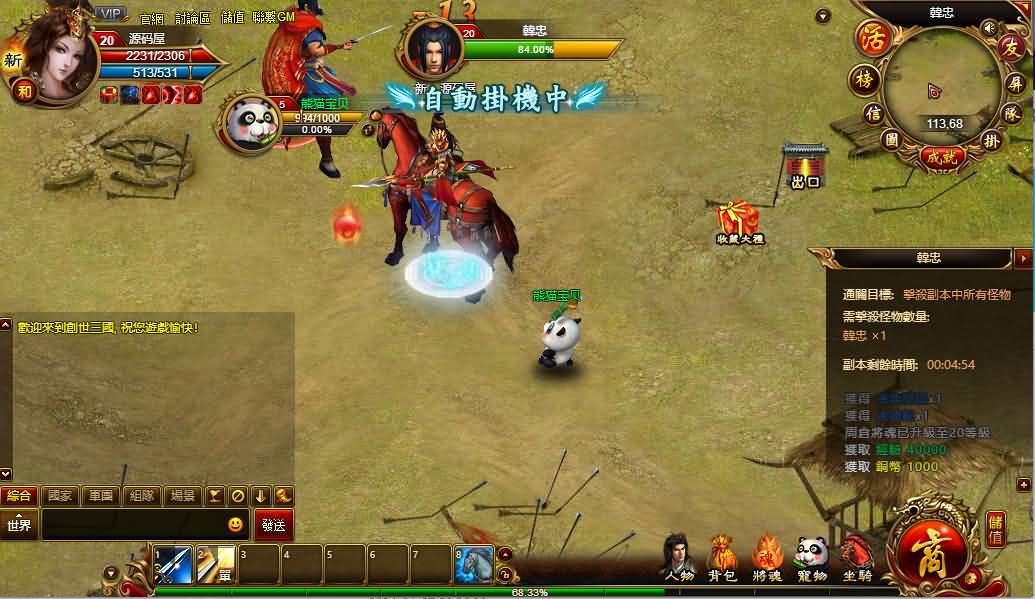
Task: Open the 友 friends button
Action: (1011, 47)
